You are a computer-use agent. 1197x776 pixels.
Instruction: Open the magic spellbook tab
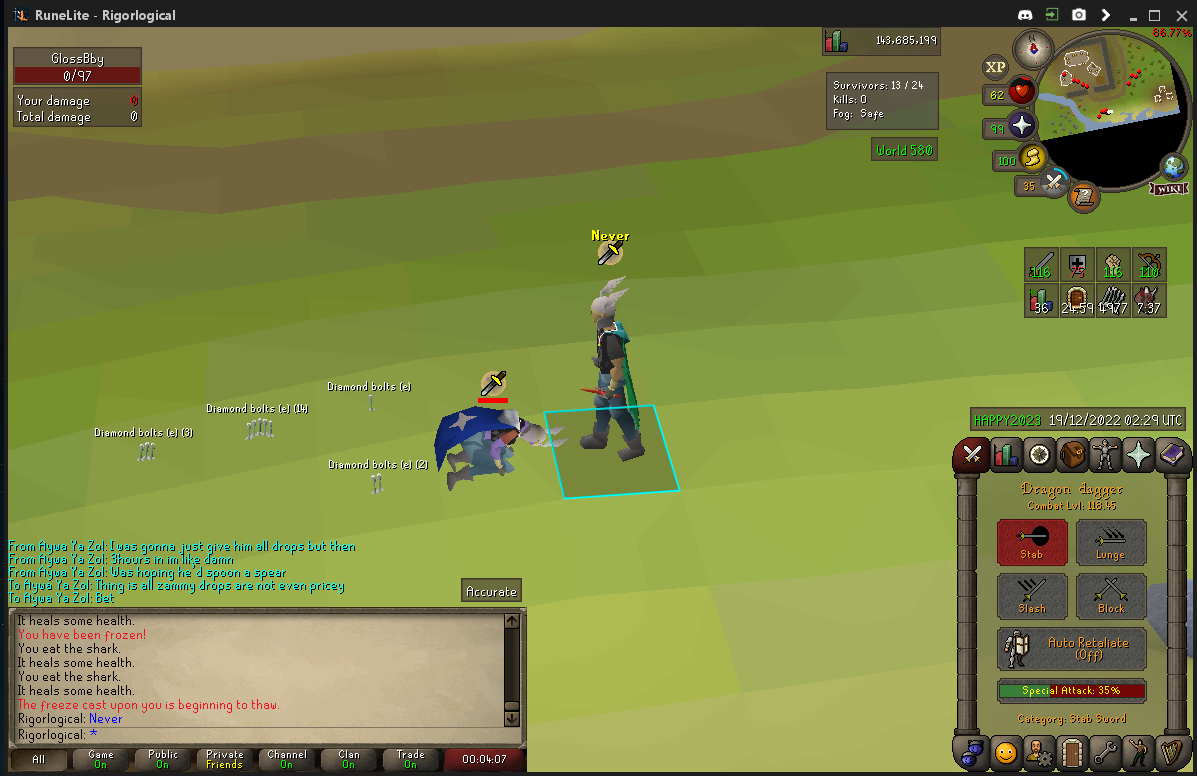(1173, 455)
